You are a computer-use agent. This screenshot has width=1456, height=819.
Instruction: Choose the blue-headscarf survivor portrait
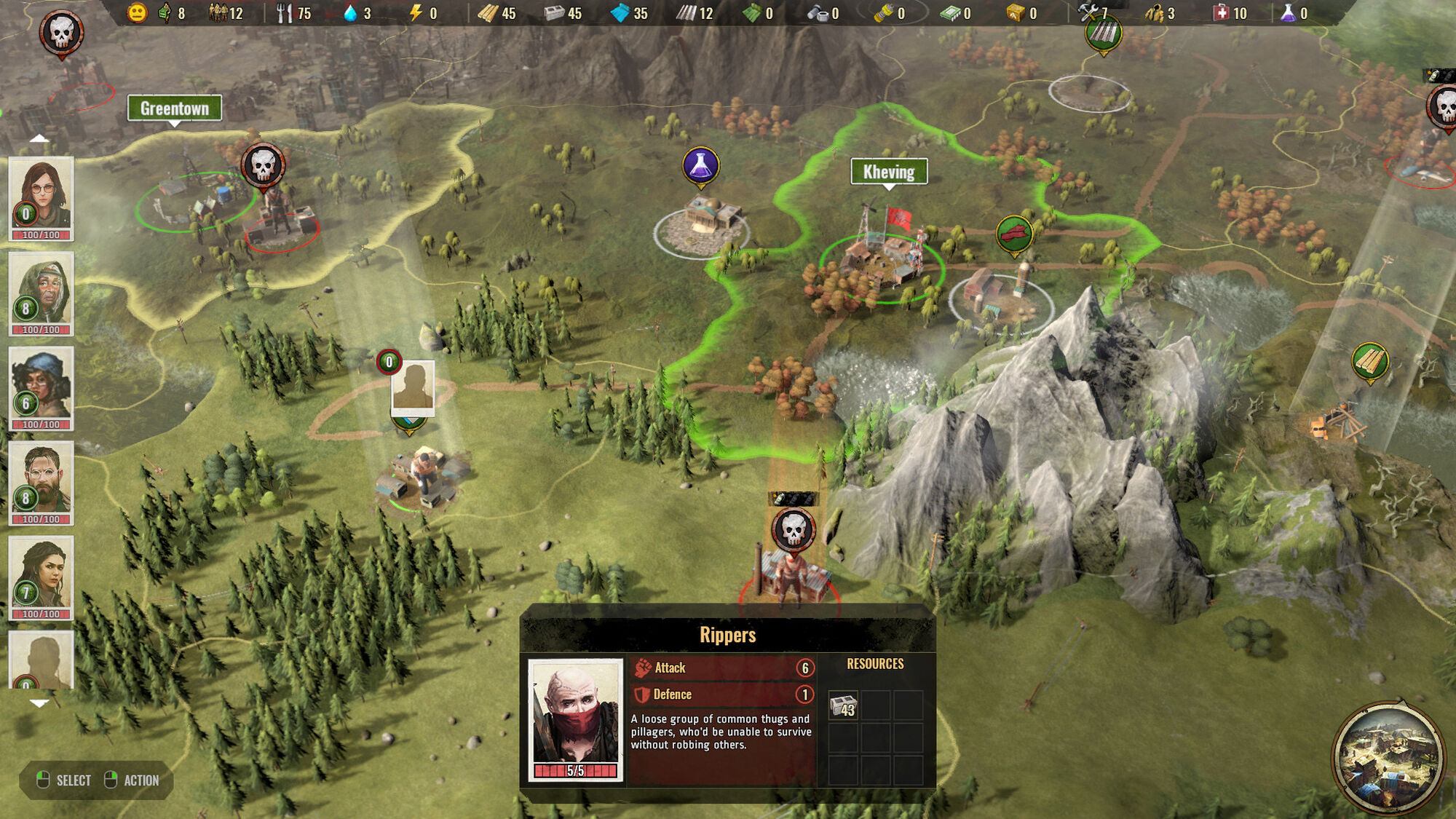[x=41, y=384]
